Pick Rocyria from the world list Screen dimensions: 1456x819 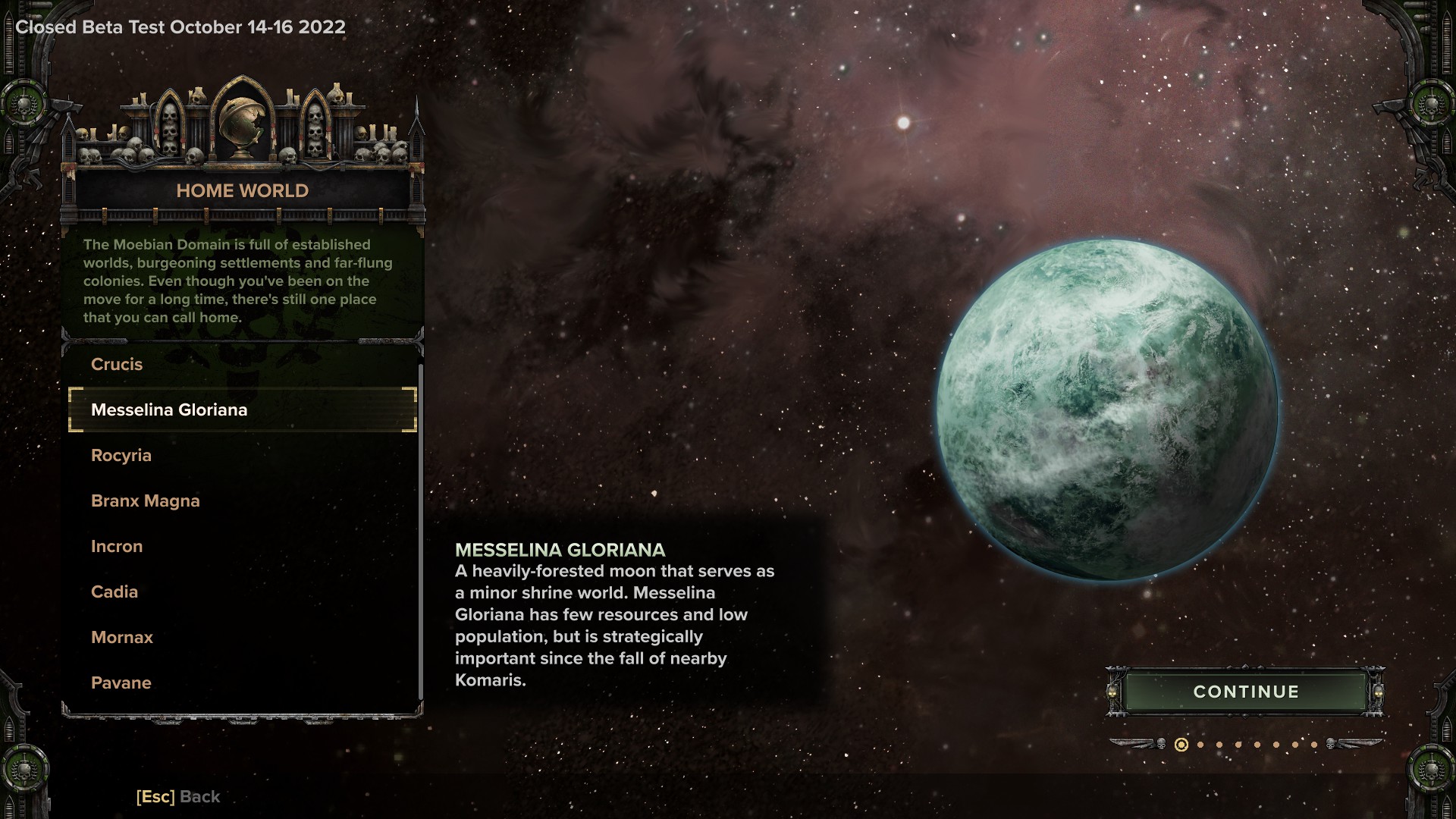tap(121, 456)
